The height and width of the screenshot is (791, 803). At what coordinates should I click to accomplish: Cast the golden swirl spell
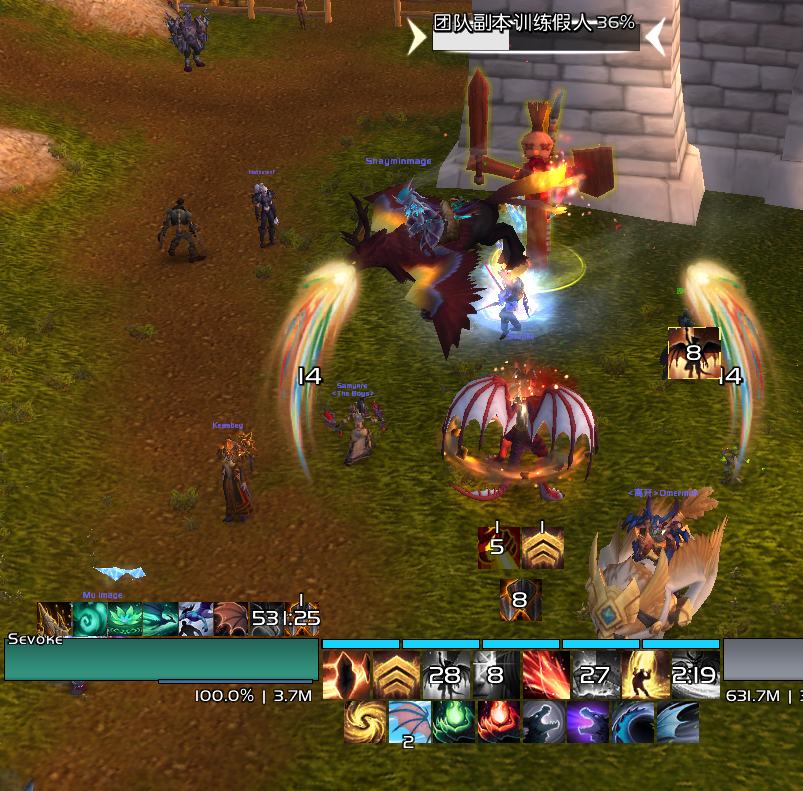364,721
